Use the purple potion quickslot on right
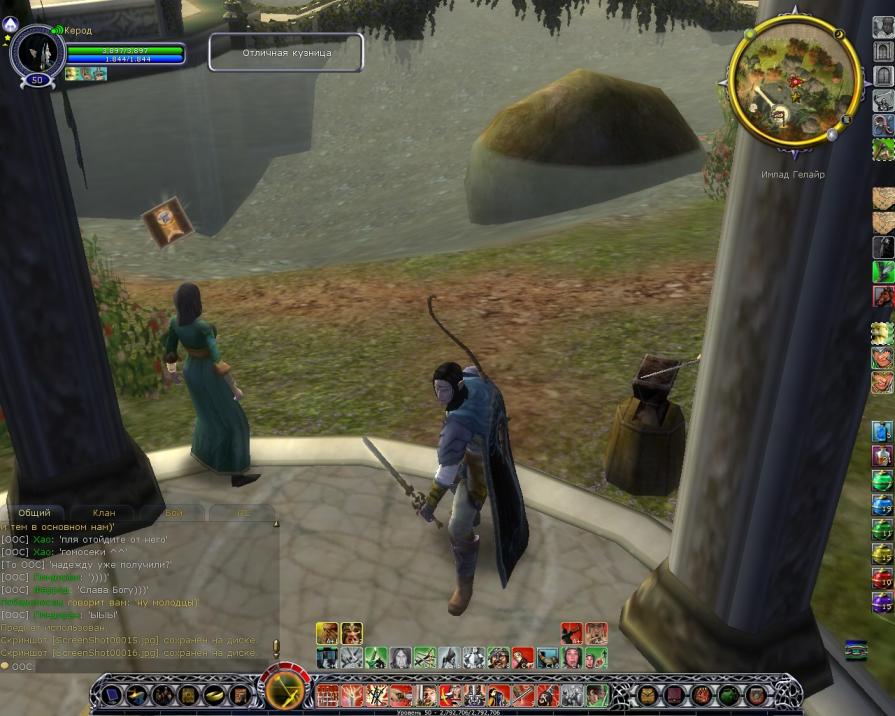895x716 pixels. (882, 602)
